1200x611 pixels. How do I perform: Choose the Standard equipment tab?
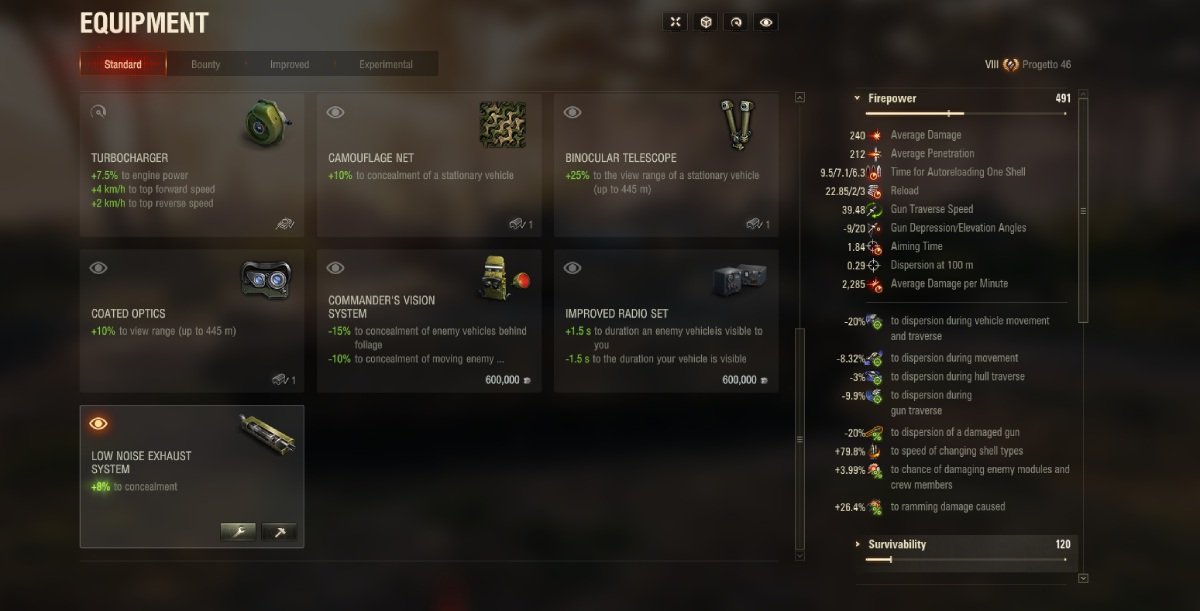(x=123, y=65)
